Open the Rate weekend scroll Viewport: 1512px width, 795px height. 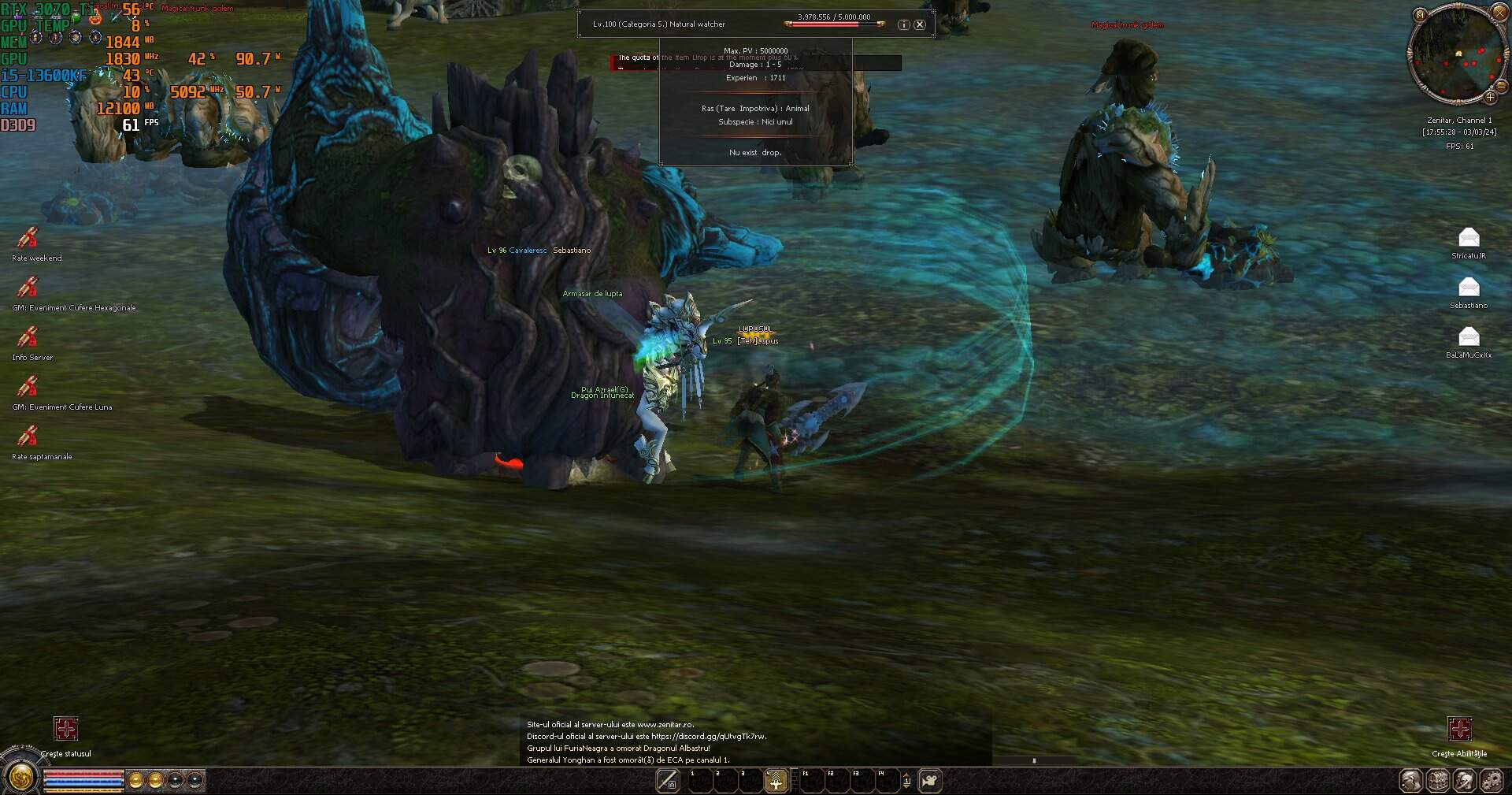[x=28, y=237]
